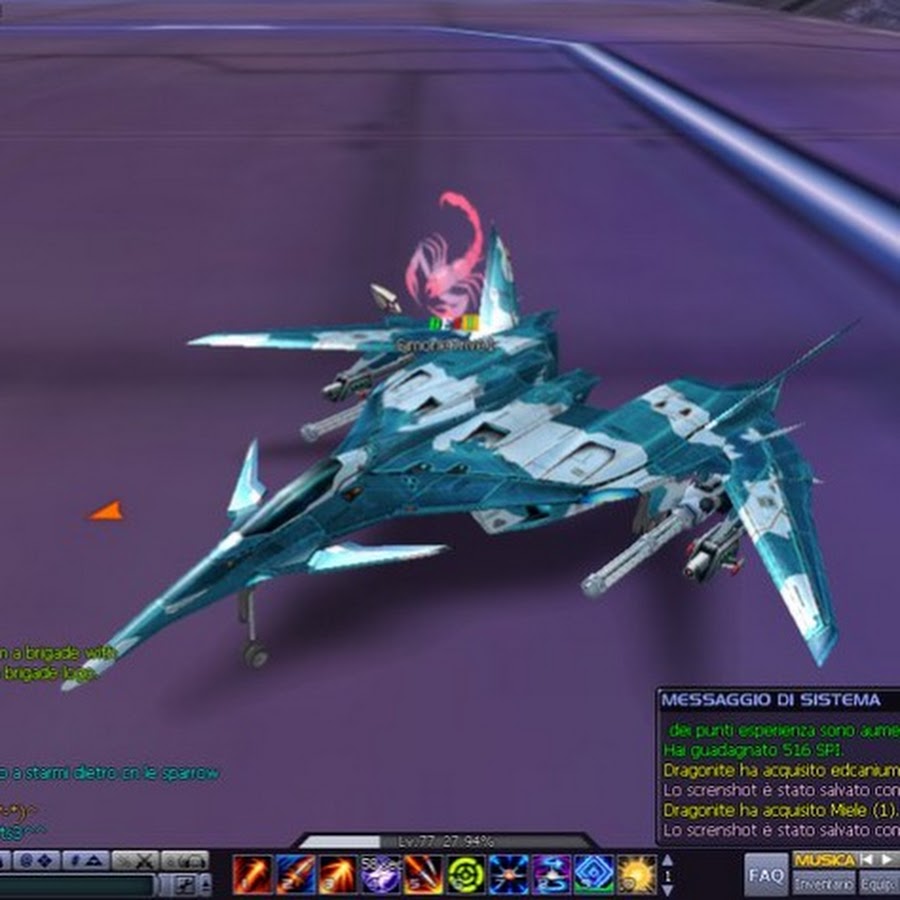Open the FAQ button

click(766, 875)
